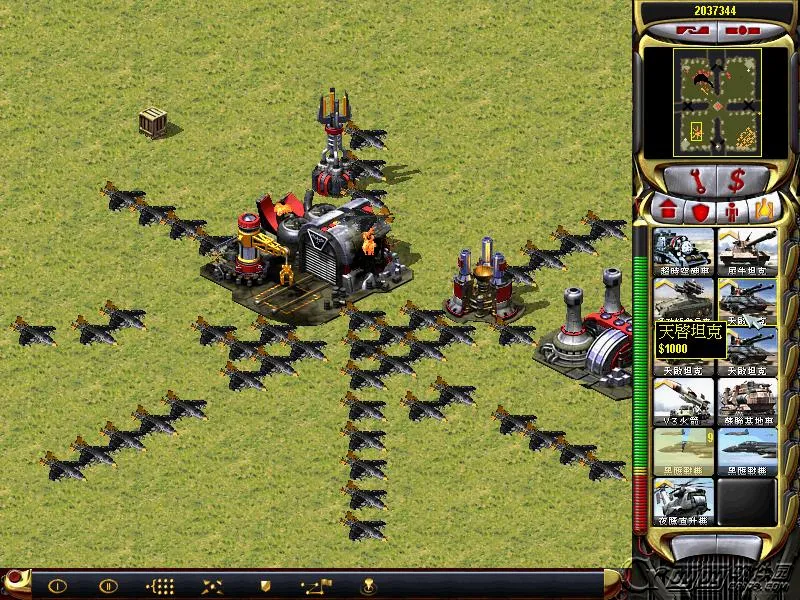Image resolution: width=800 pixels, height=600 pixels.
Task: Select team I on the command bar
Action: point(58,586)
